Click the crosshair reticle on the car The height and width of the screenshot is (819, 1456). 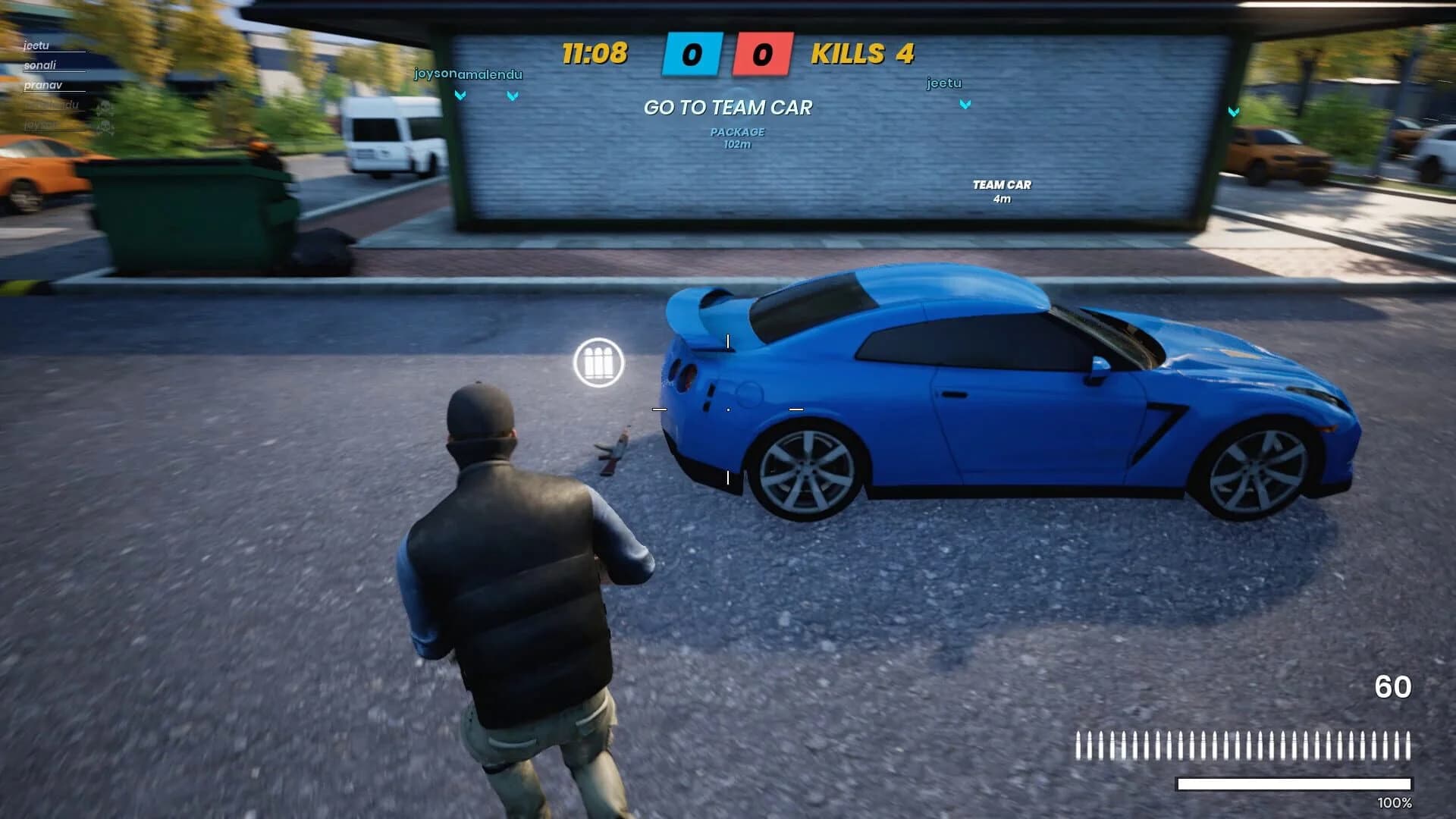(728, 409)
